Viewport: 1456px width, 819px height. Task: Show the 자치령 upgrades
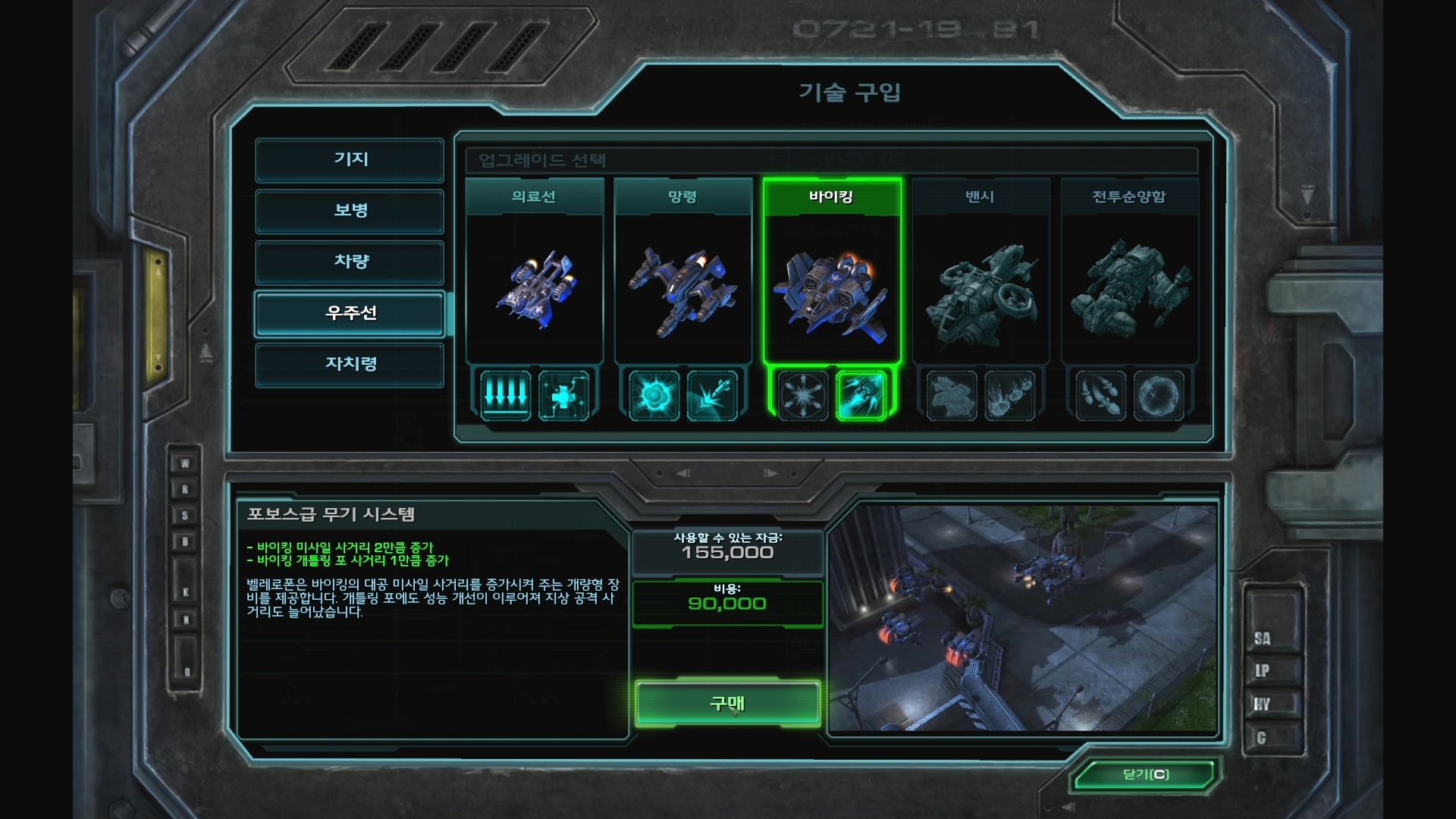pos(350,365)
